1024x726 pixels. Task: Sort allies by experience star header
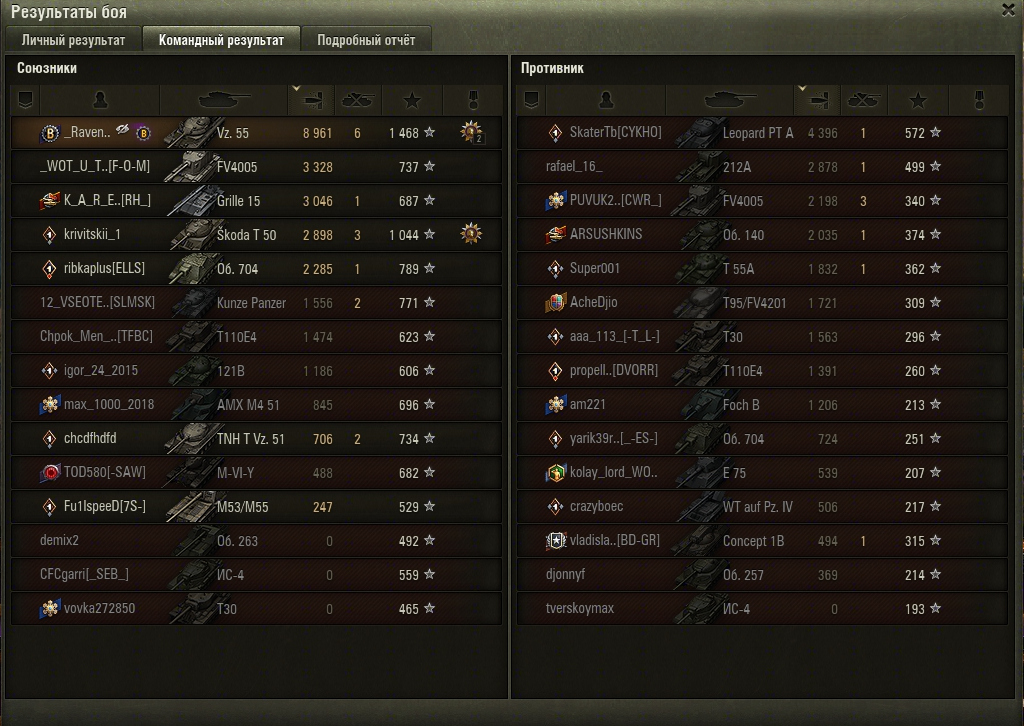click(412, 100)
